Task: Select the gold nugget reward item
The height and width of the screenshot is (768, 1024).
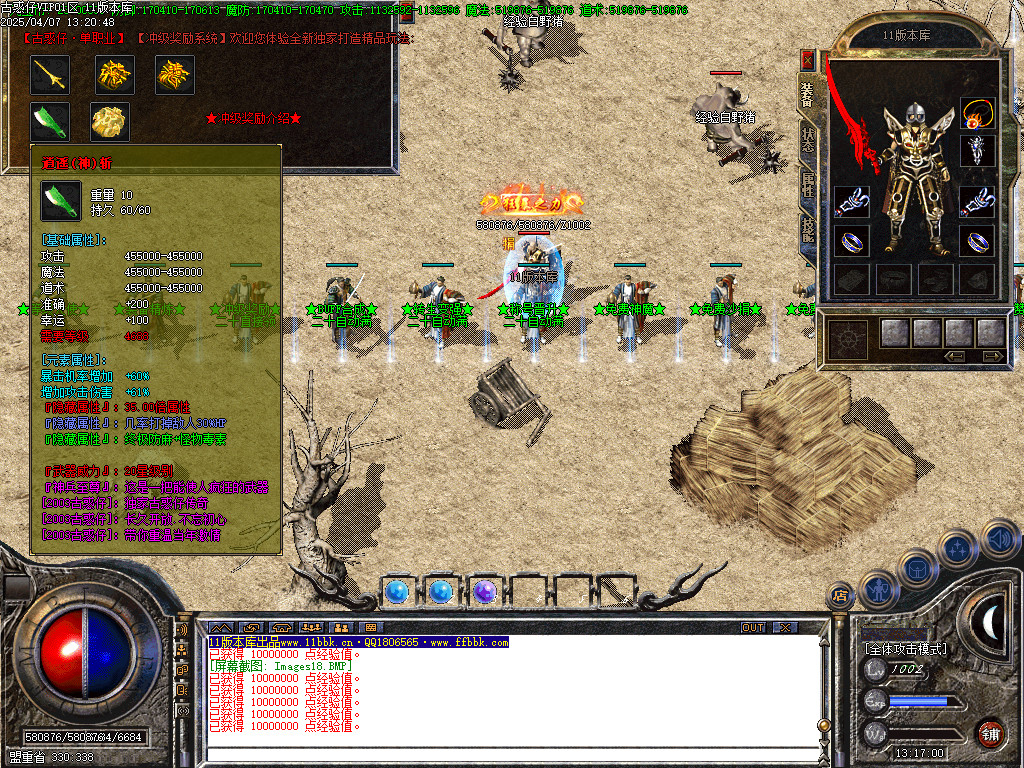Action: [110, 121]
